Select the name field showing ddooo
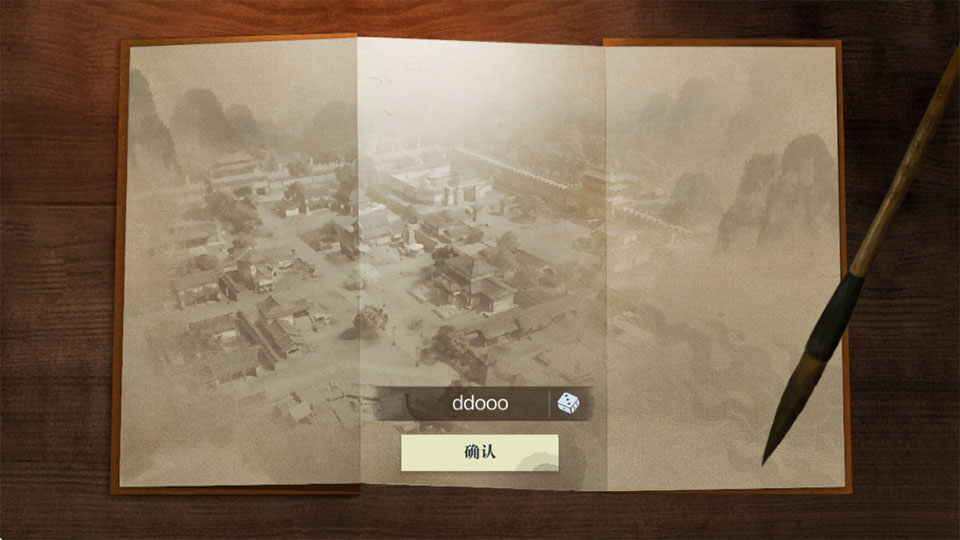Image resolution: width=960 pixels, height=540 pixels. click(479, 404)
